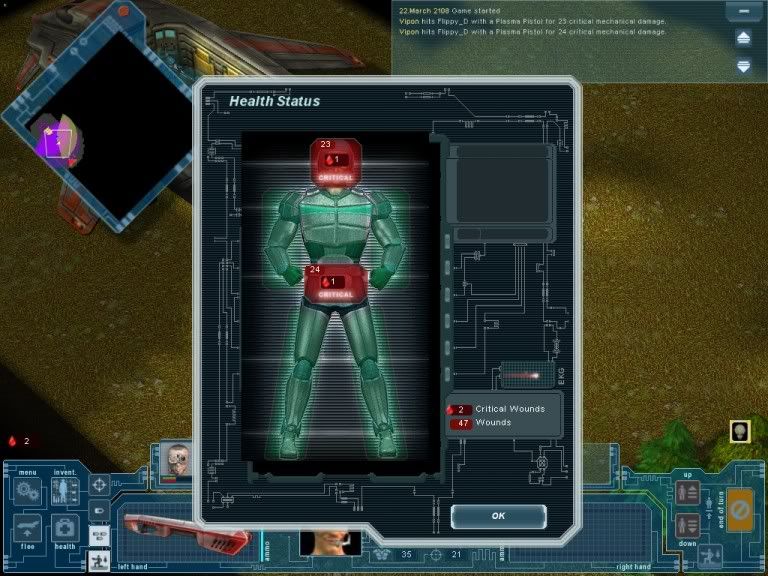Go down one level with the down button
Viewport: 768px width, 576px height.
(688, 525)
